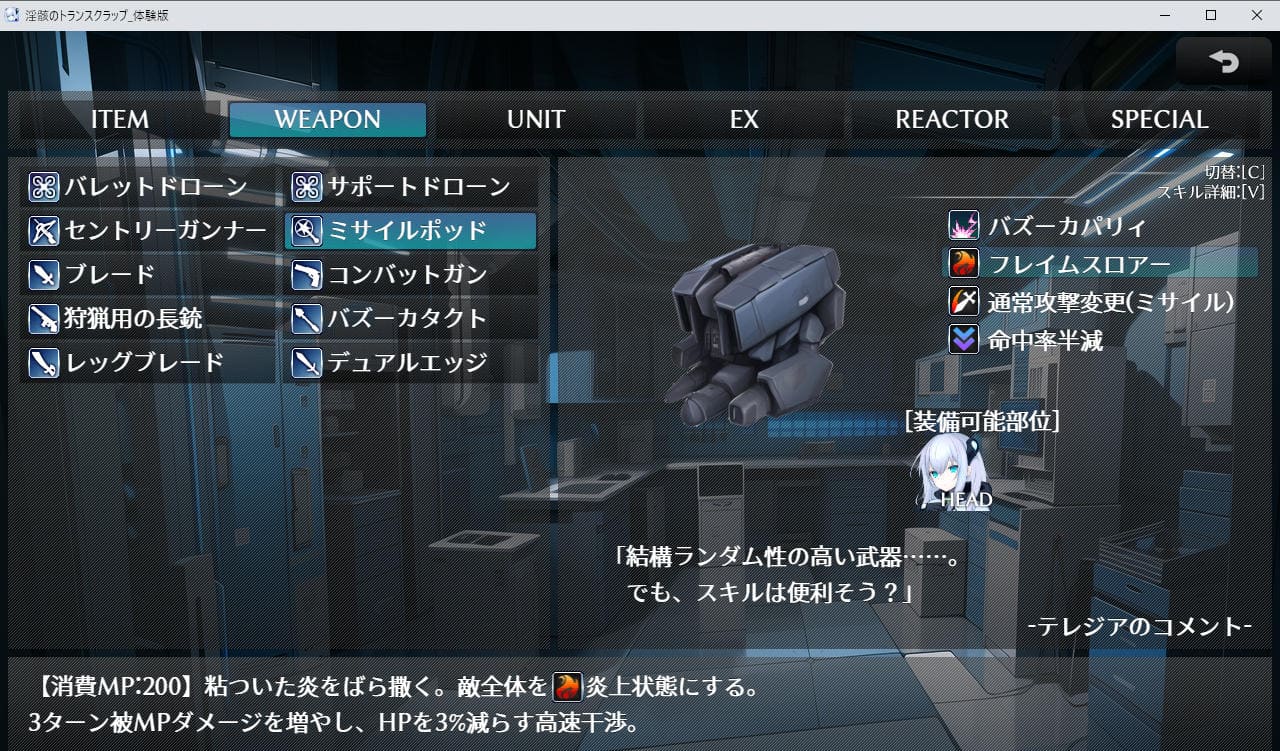
Task: Show the REACTOR tab
Action: click(952, 120)
